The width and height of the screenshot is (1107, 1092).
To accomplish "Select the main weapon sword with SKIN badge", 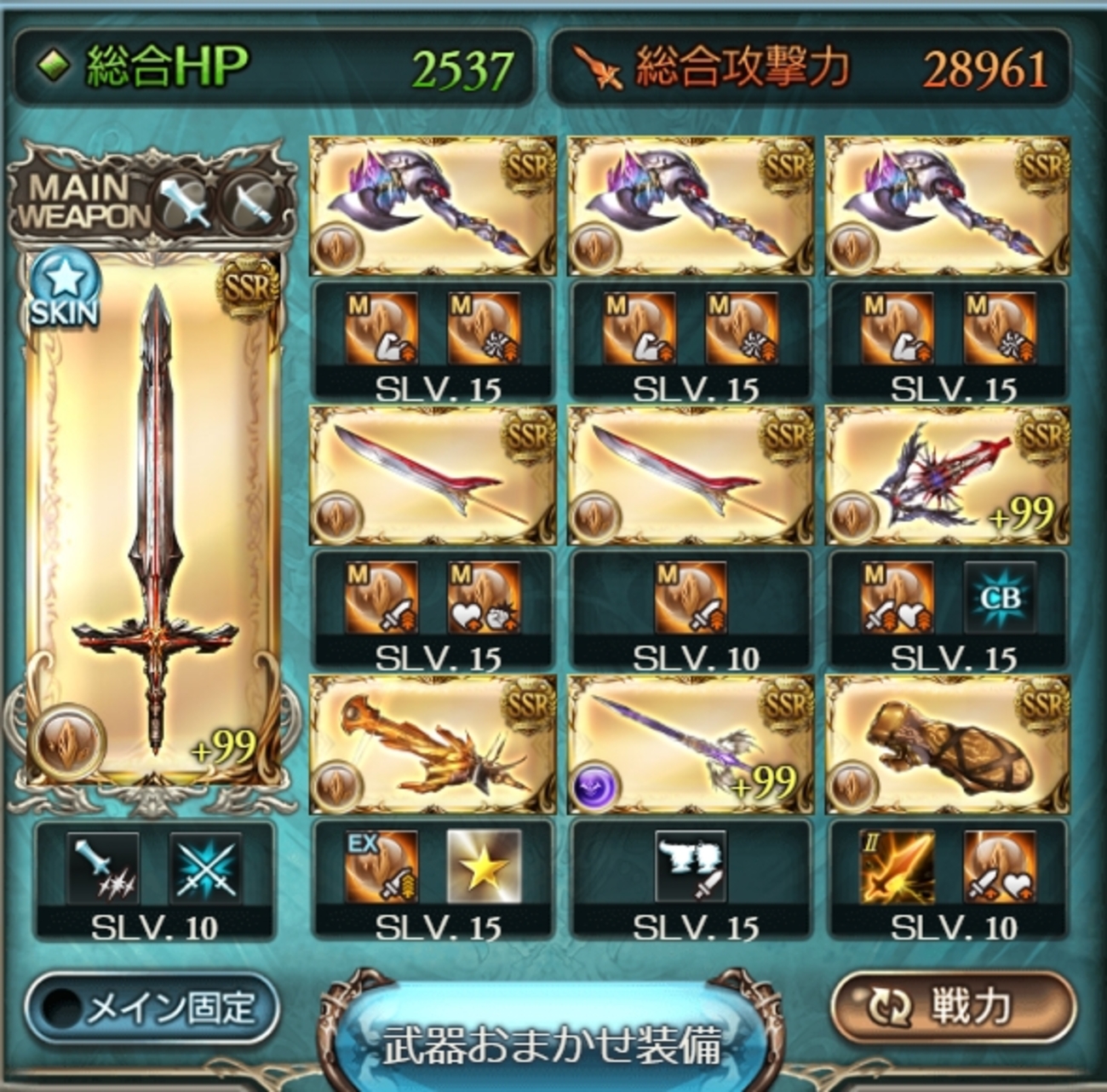I will click(153, 520).
